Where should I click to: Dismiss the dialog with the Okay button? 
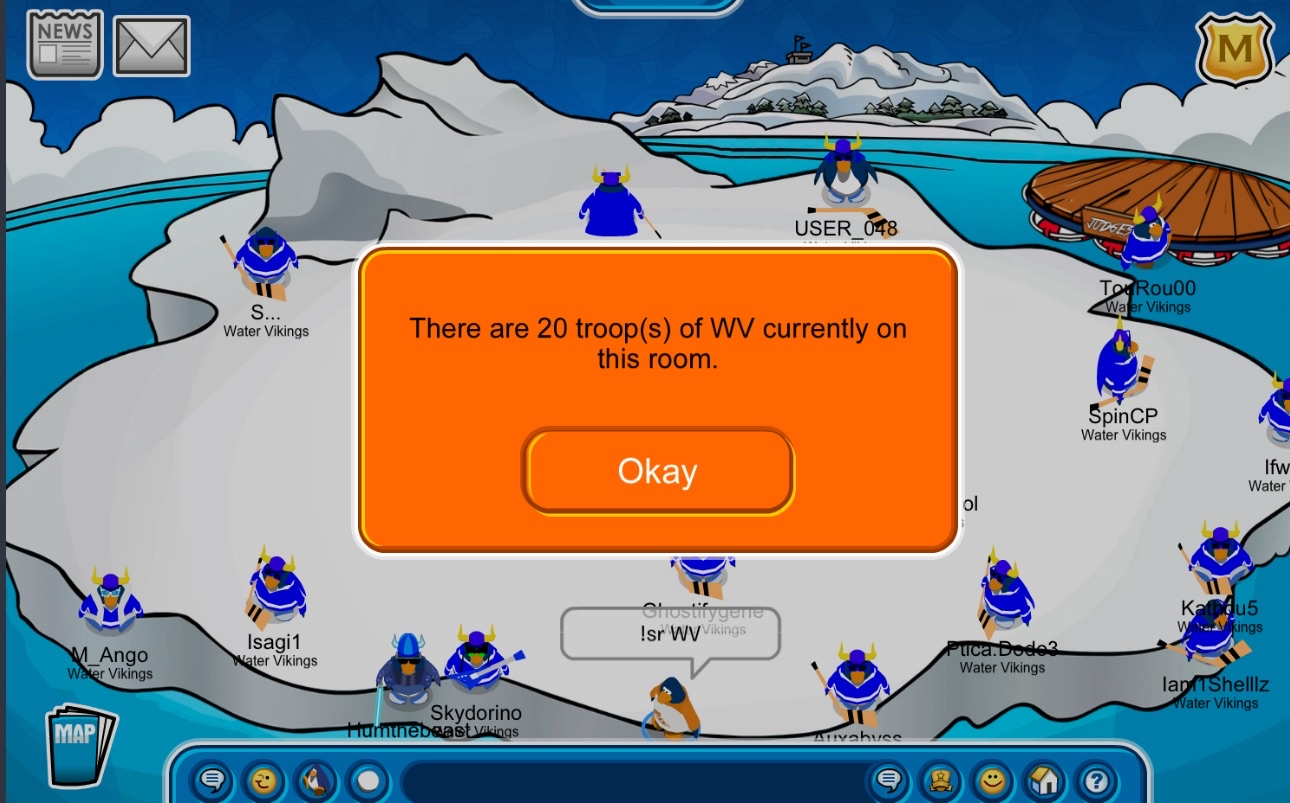657,471
